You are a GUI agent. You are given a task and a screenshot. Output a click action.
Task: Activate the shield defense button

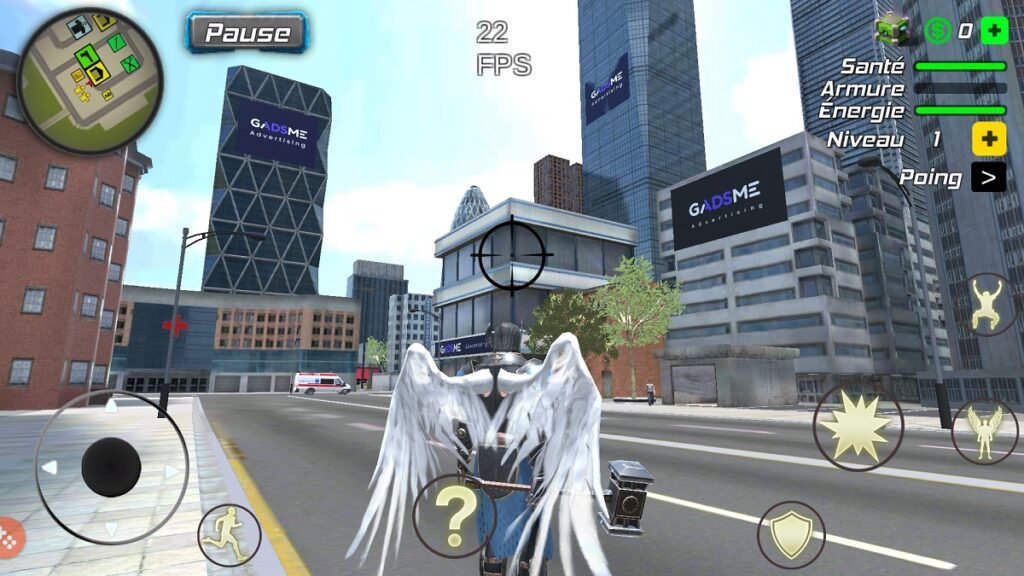pos(791,535)
